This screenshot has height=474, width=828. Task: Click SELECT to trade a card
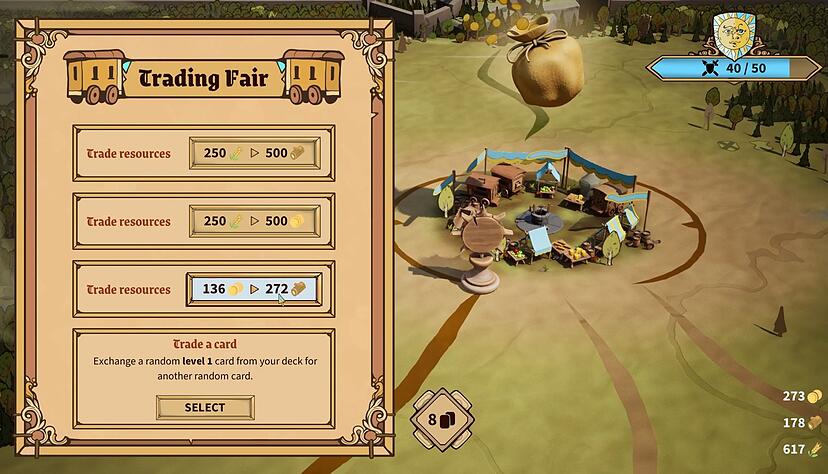tap(205, 407)
